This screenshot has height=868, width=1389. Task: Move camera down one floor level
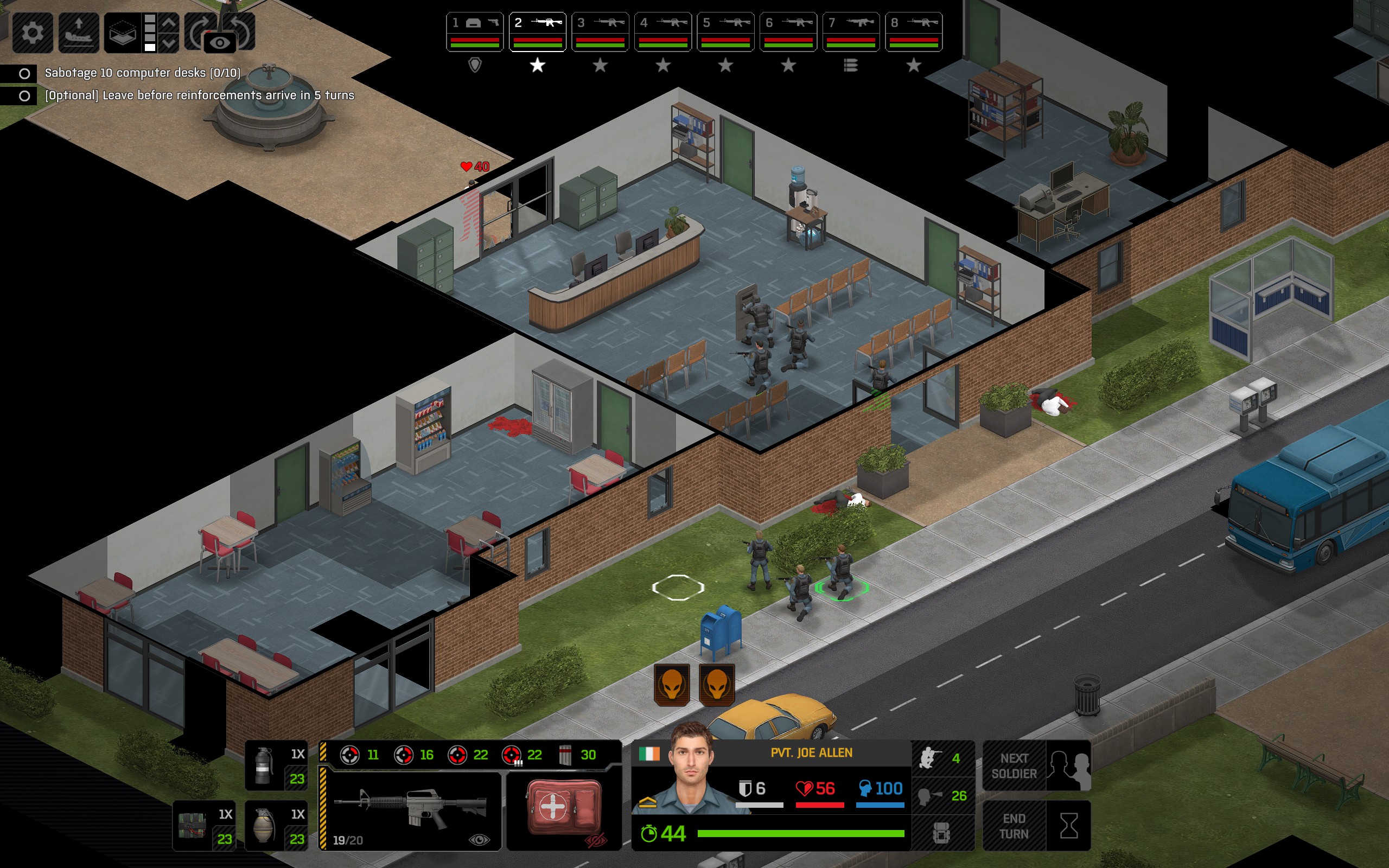click(x=169, y=43)
